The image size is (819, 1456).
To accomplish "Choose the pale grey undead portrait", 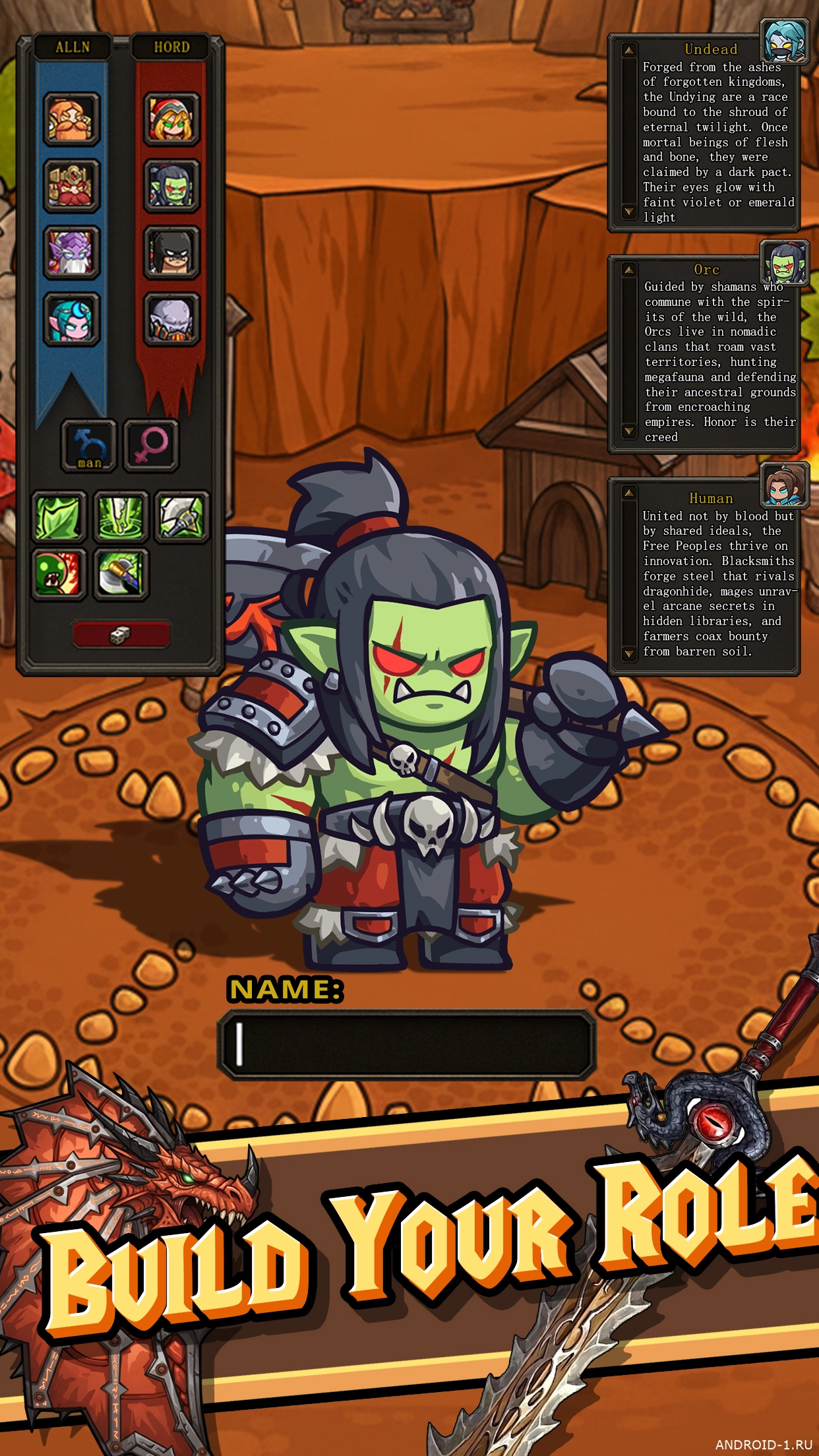I will (x=171, y=319).
